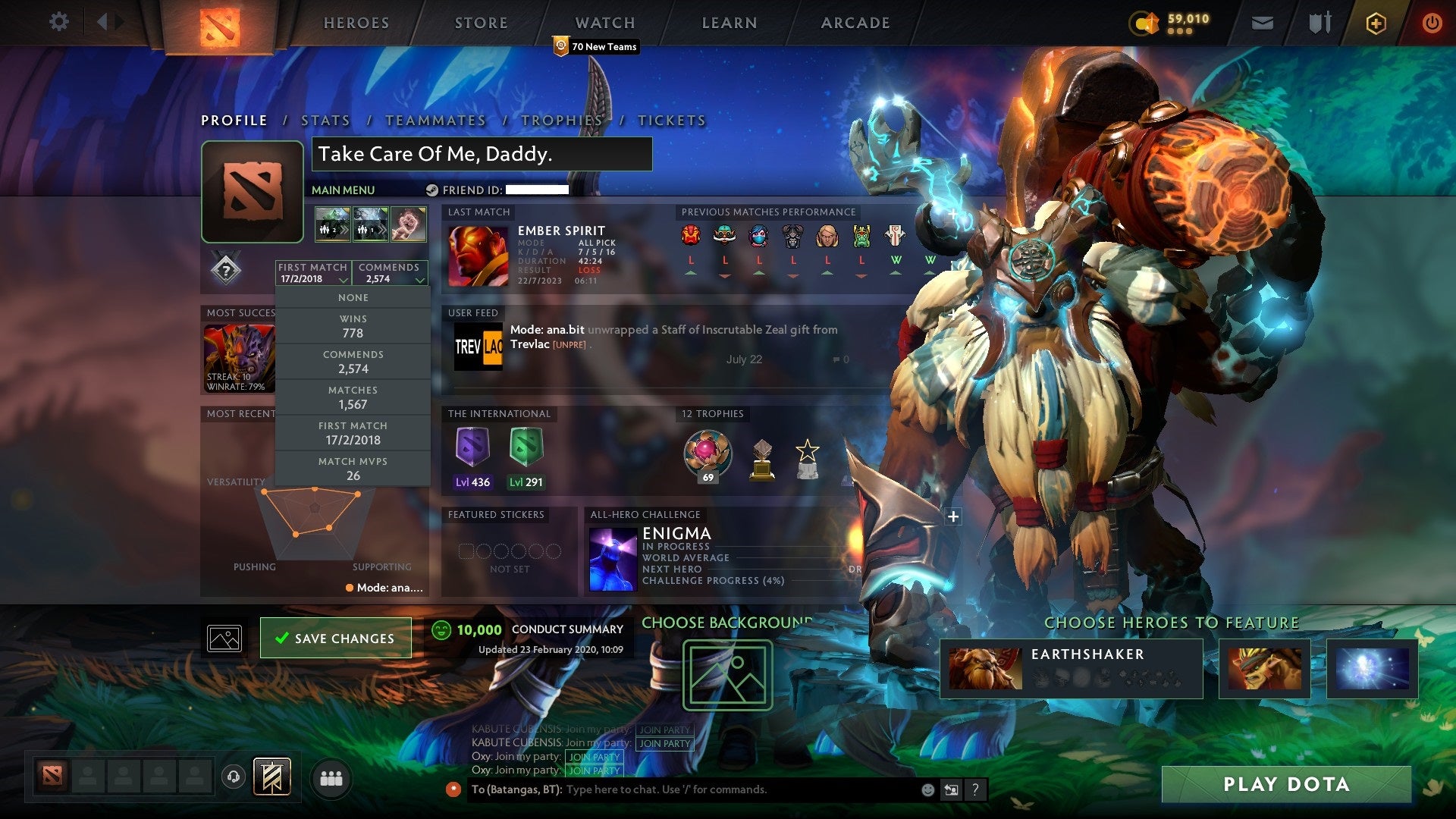This screenshot has height=819, width=1456.
Task: Click the shard balance icon showing 59,010
Action: pyautogui.click(x=1144, y=23)
